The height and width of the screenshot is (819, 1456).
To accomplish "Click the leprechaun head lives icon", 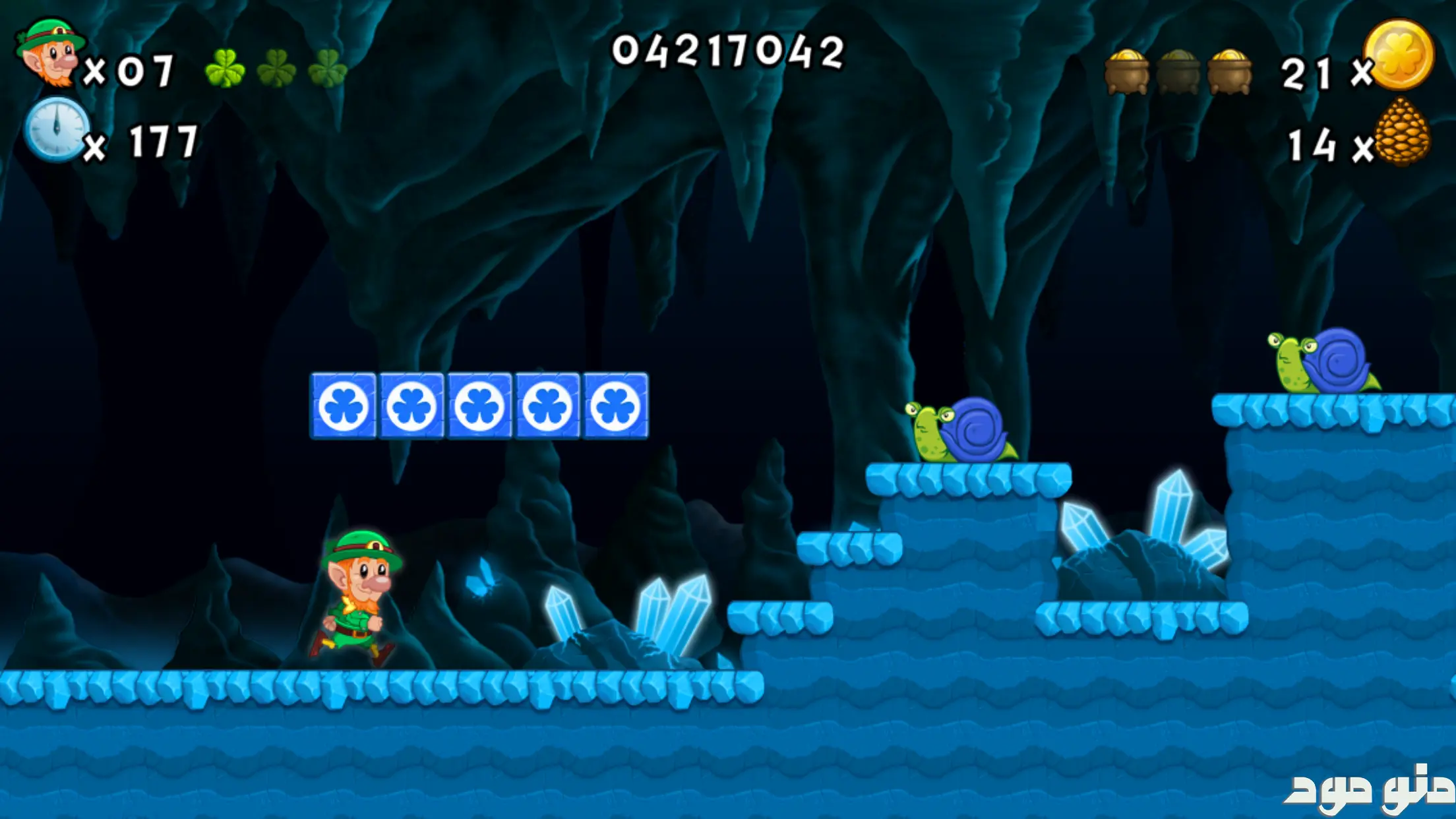I will click(x=50, y=53).
